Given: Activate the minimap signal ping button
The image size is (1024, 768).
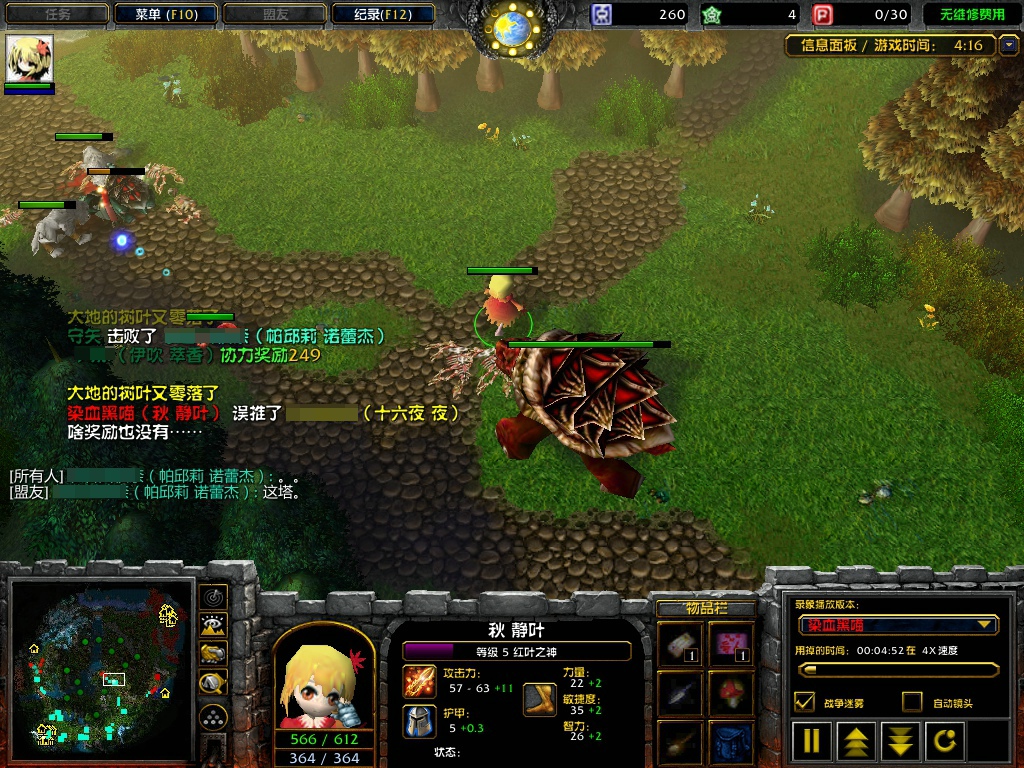Looking at the screenshot, I should coord(213,597).
